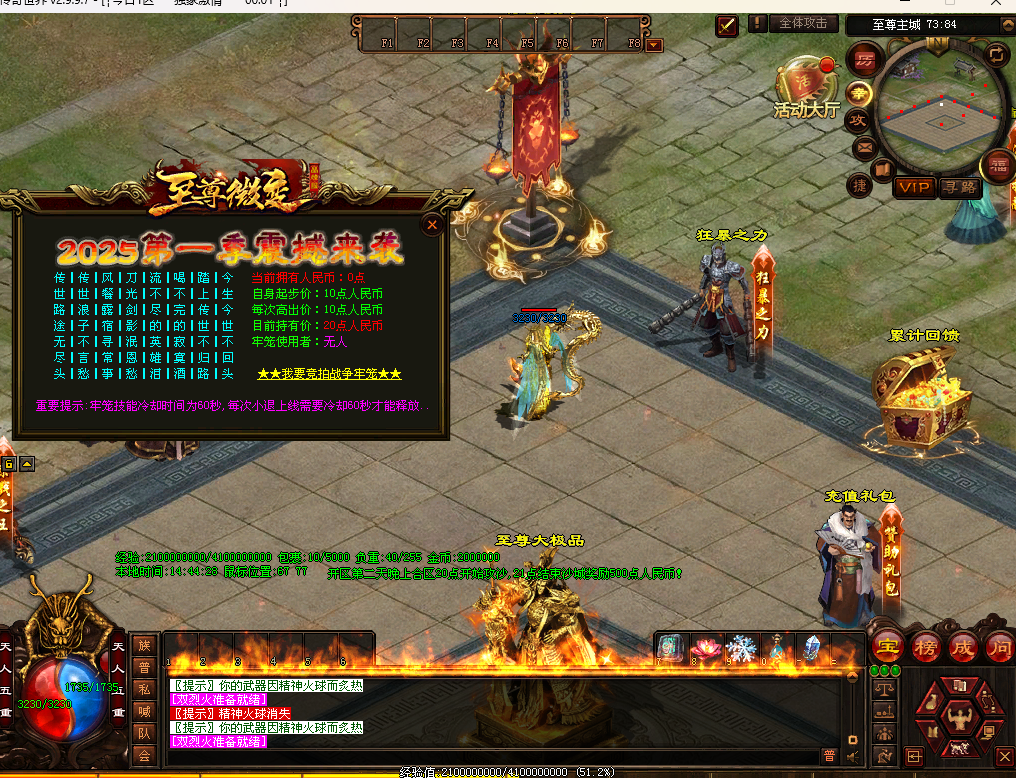This screenshot has height=778, width=1016.
Task: Switch chat to the 队 team channel
Action: pos(144,732)
